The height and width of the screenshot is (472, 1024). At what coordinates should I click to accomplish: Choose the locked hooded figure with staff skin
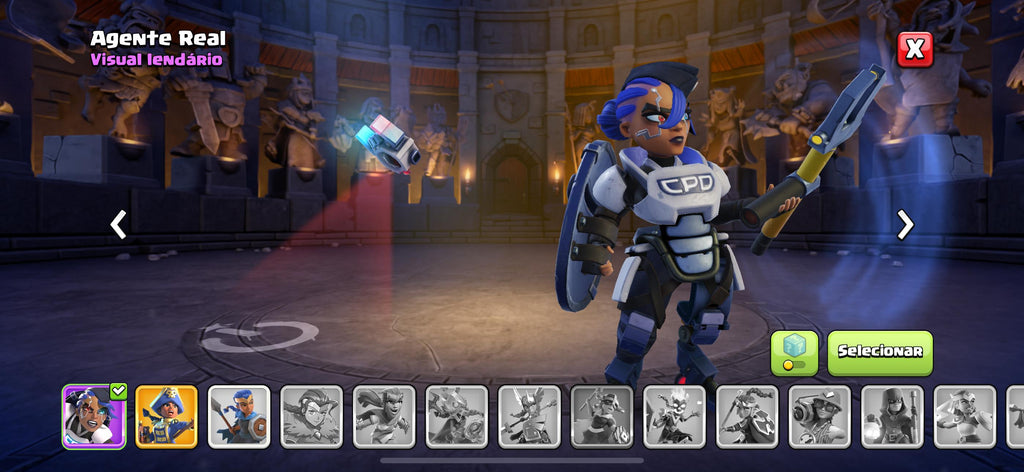click(892, 416)
